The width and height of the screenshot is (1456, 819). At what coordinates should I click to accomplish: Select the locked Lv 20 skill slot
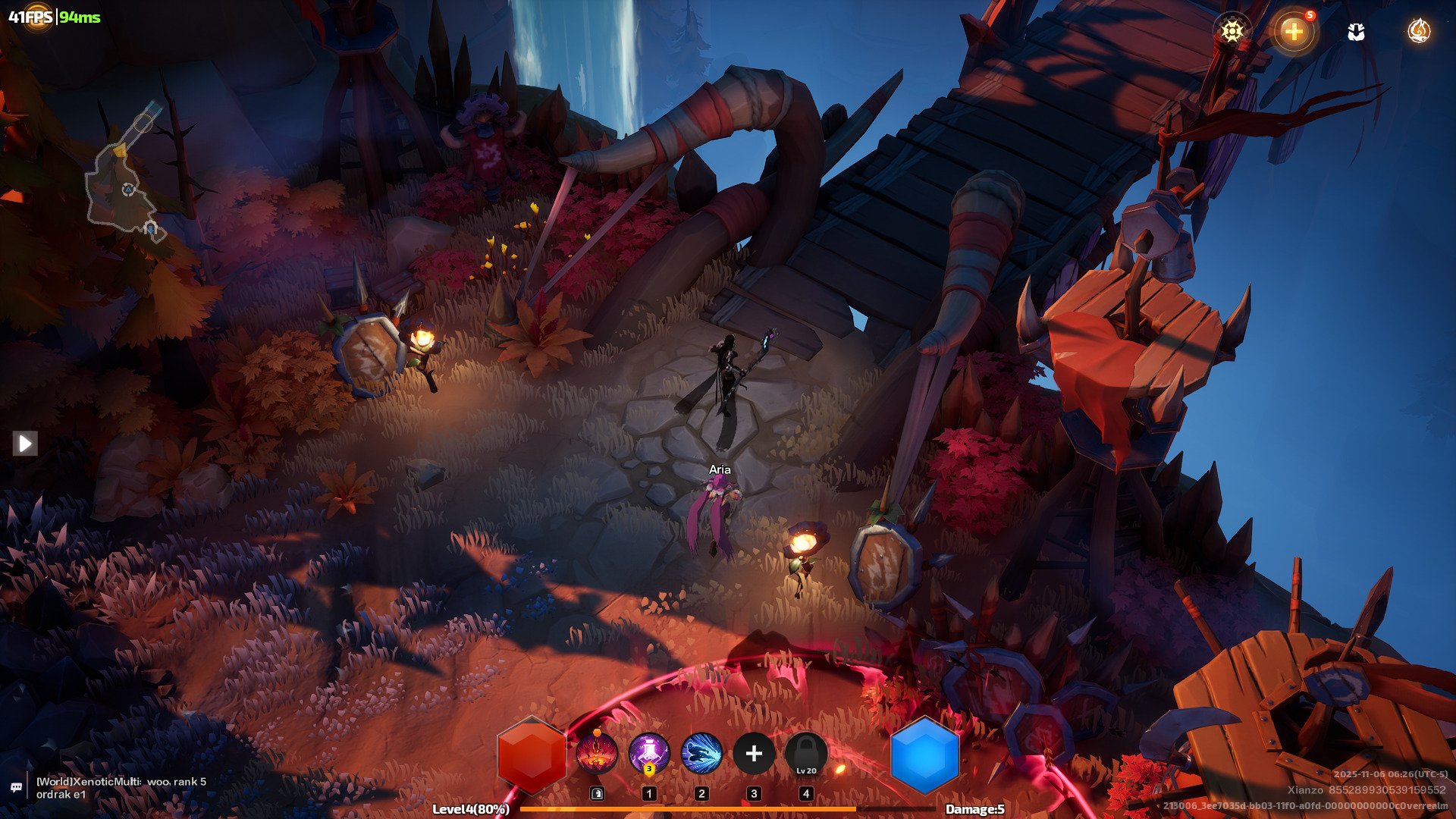806,754
